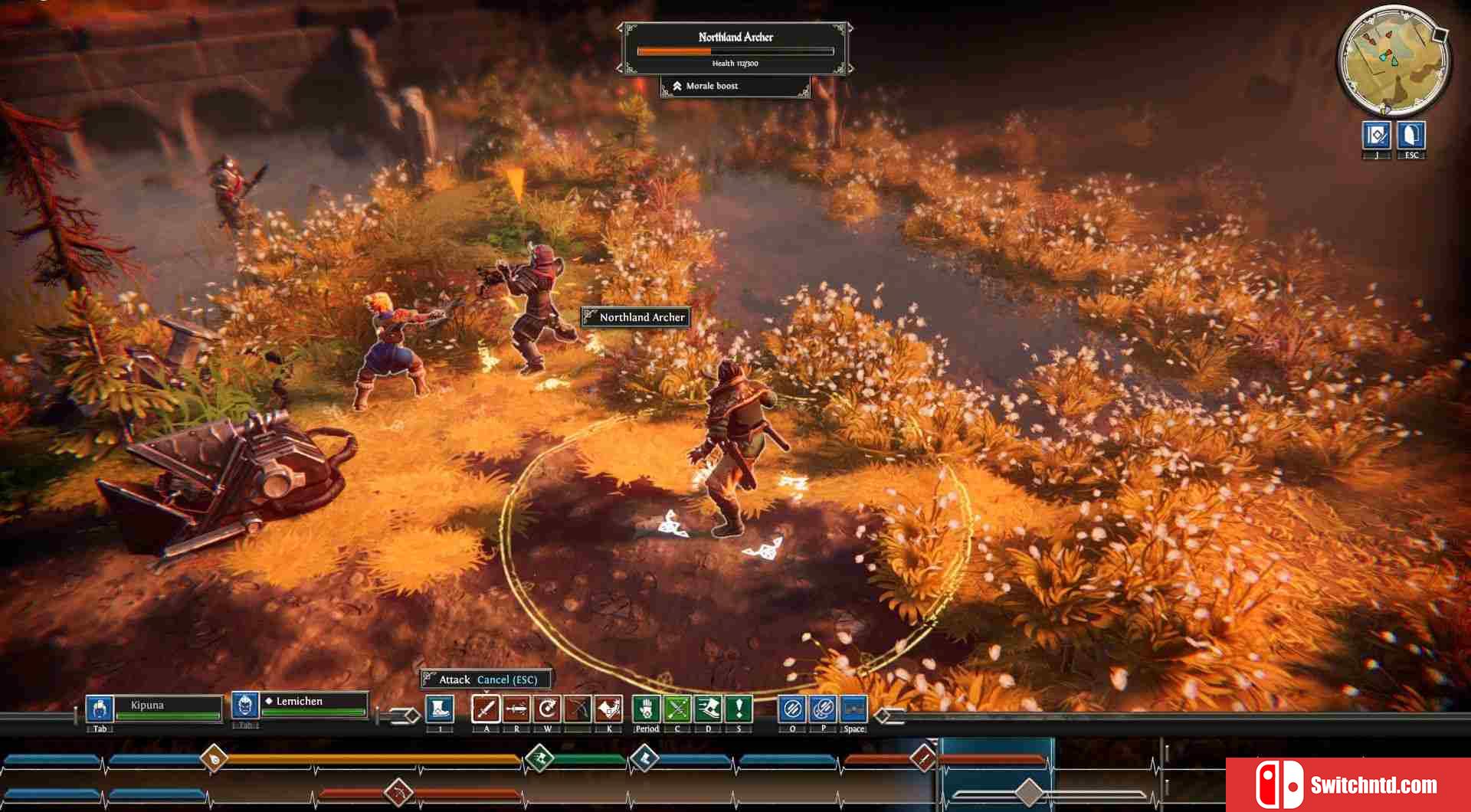
Task: Click the blue striped-circle control button
Action: point(792,709)
